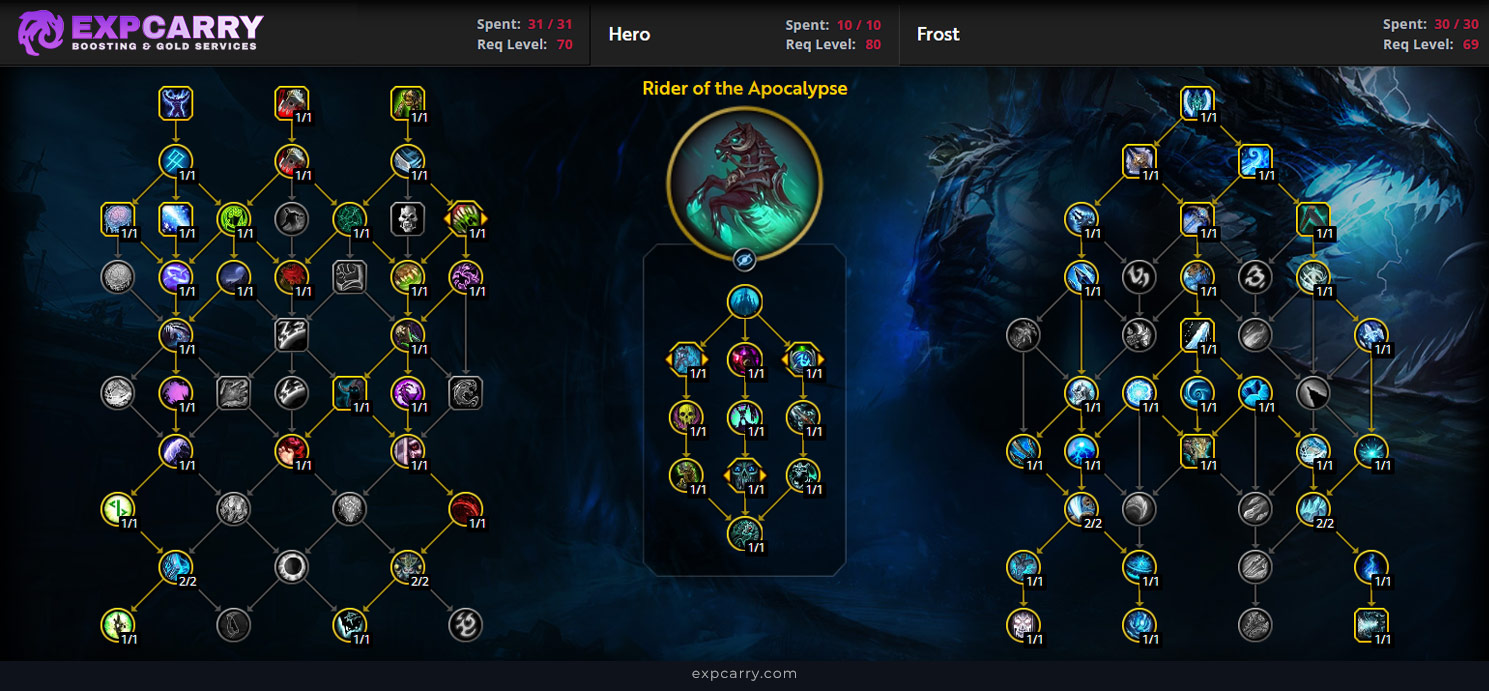1489x691 pixels.
Task: Select the pale skull talent in Frost tree
Action: [x=1023, y=625]
